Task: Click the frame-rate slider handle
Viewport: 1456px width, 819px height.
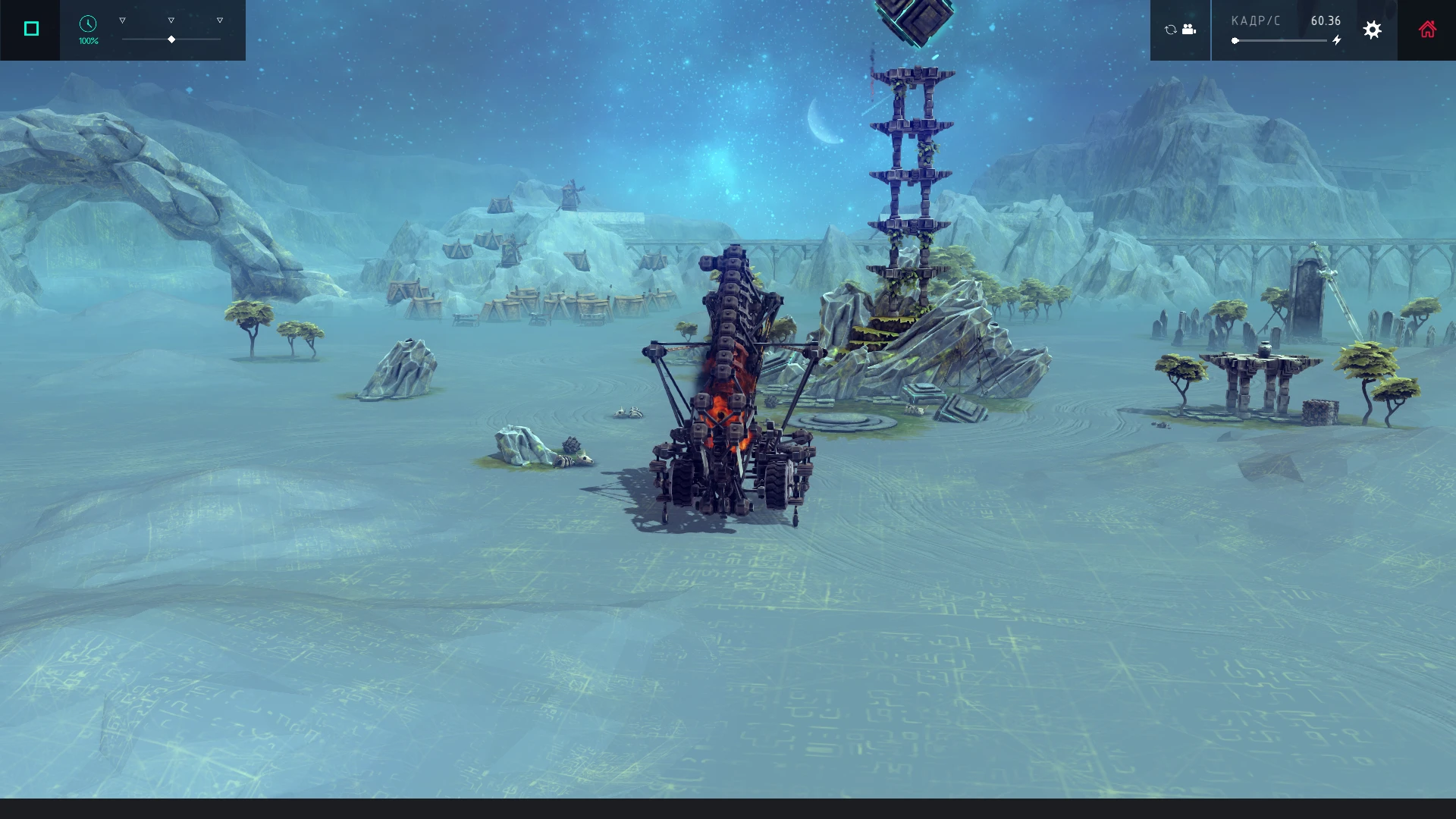Action: coord(1237,40)
